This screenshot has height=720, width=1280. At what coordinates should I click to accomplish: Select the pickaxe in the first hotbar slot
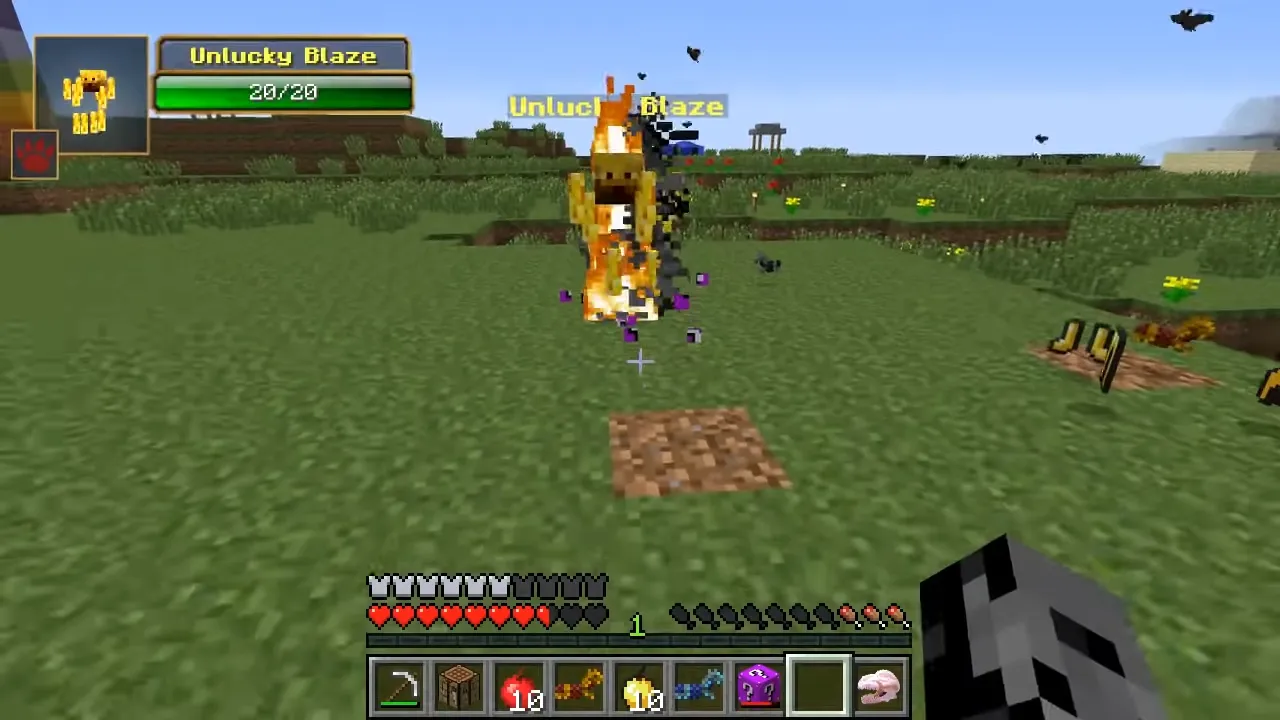pyautogui.click(x=398, y=684)
